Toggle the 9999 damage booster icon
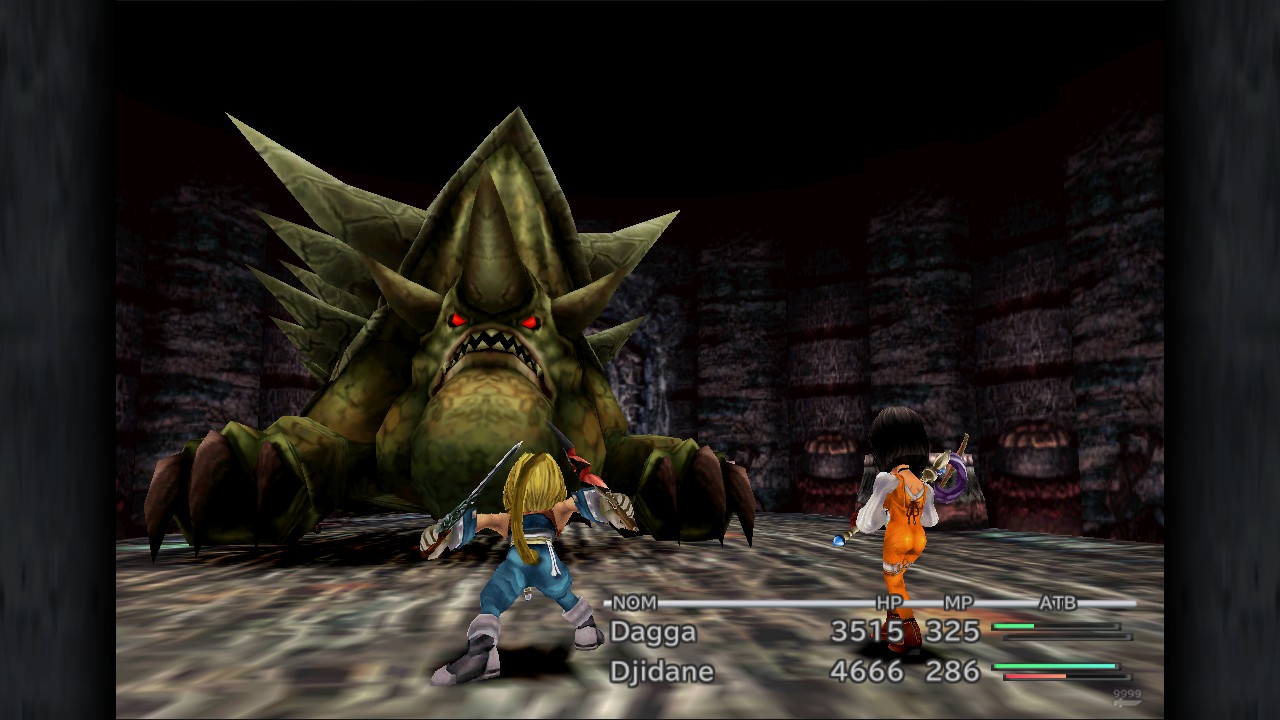The image size is (1280, 720). pos(1126,694)
